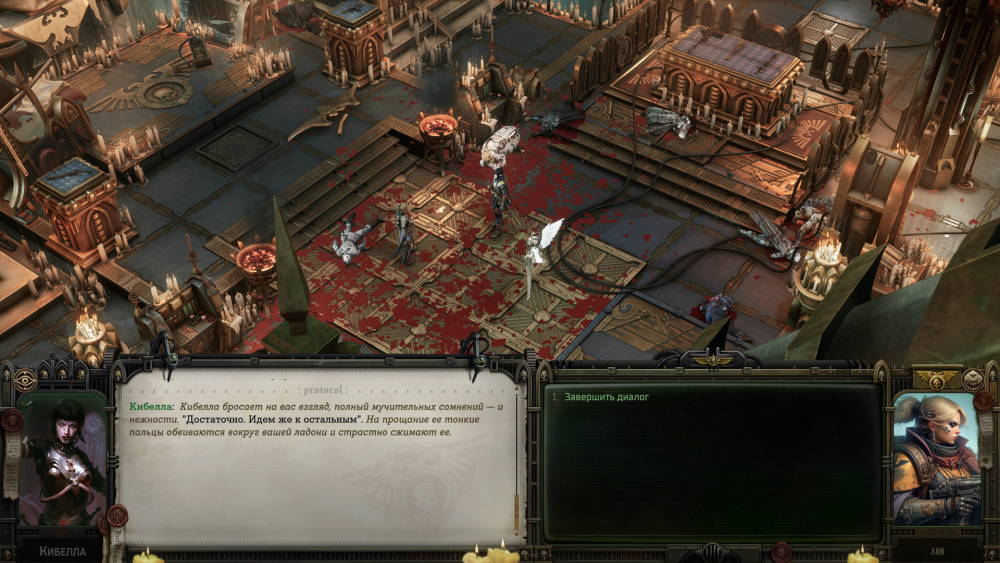Image resolution: width=1000 pixels, height=563 pixels.
Task: Click Кибелла's speaker portrait
Action: (x=60, y=460)
